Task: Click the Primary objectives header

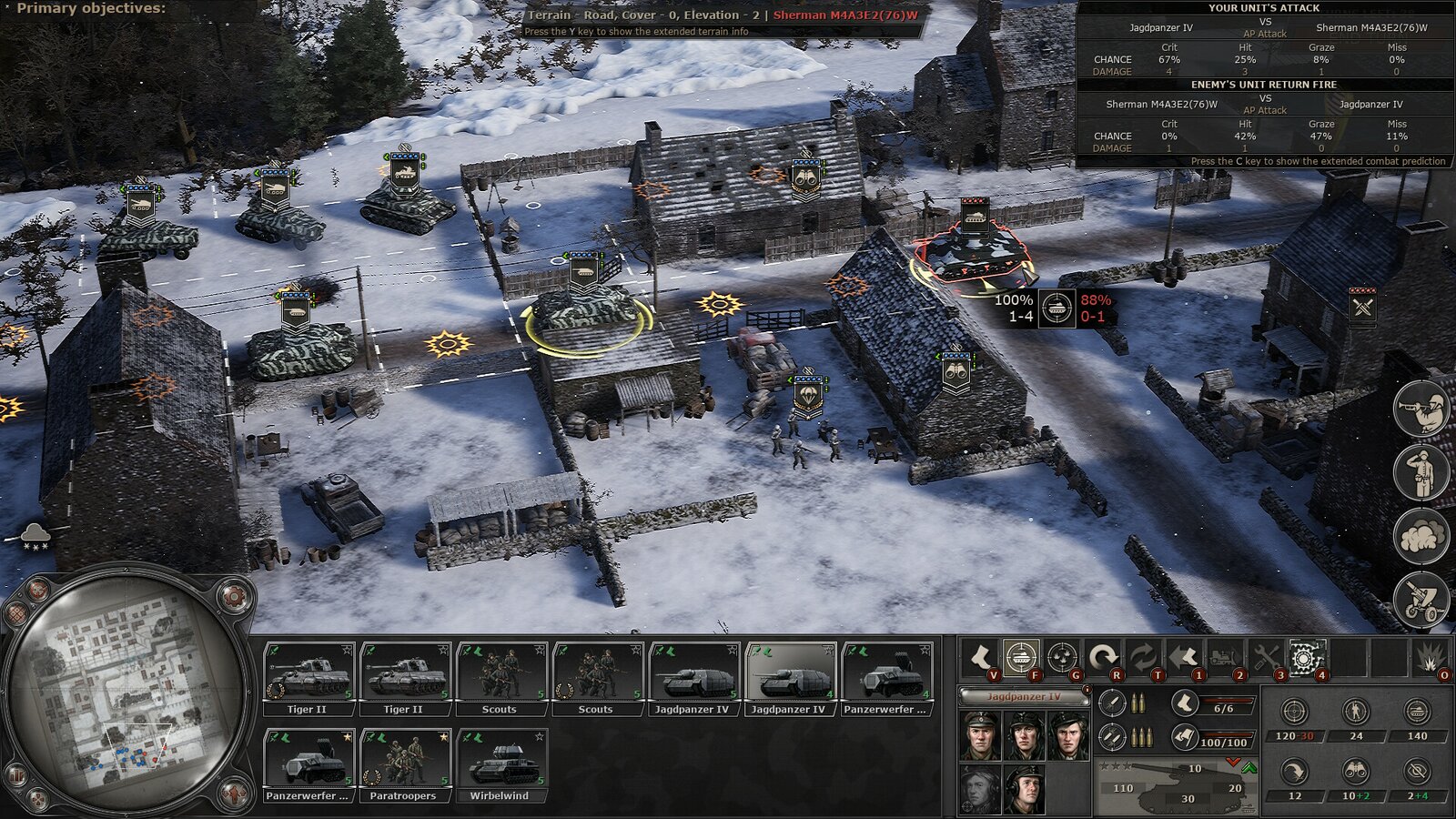Action: (x=89, y=8)
